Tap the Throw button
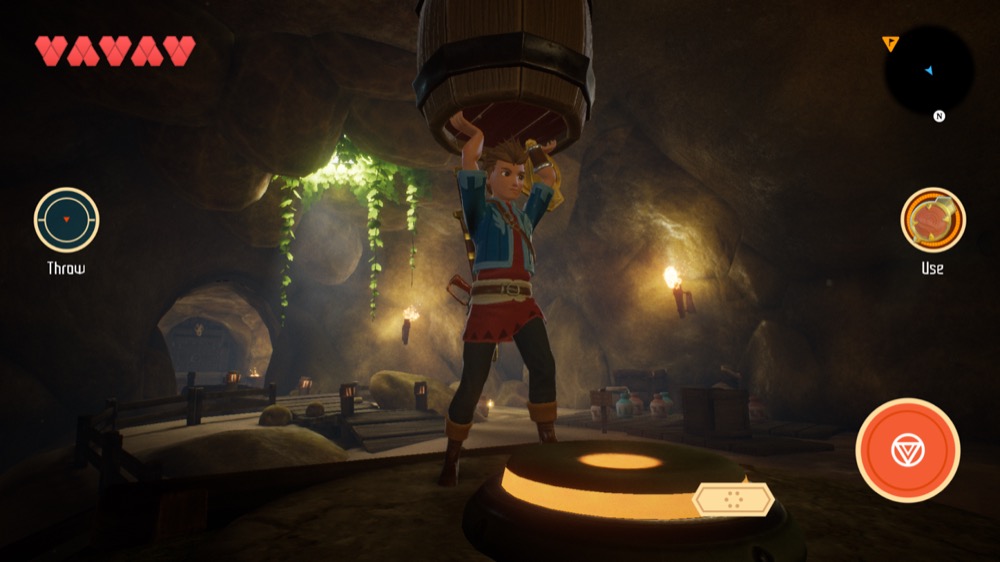1000x562 pixels. click(66, 220)
